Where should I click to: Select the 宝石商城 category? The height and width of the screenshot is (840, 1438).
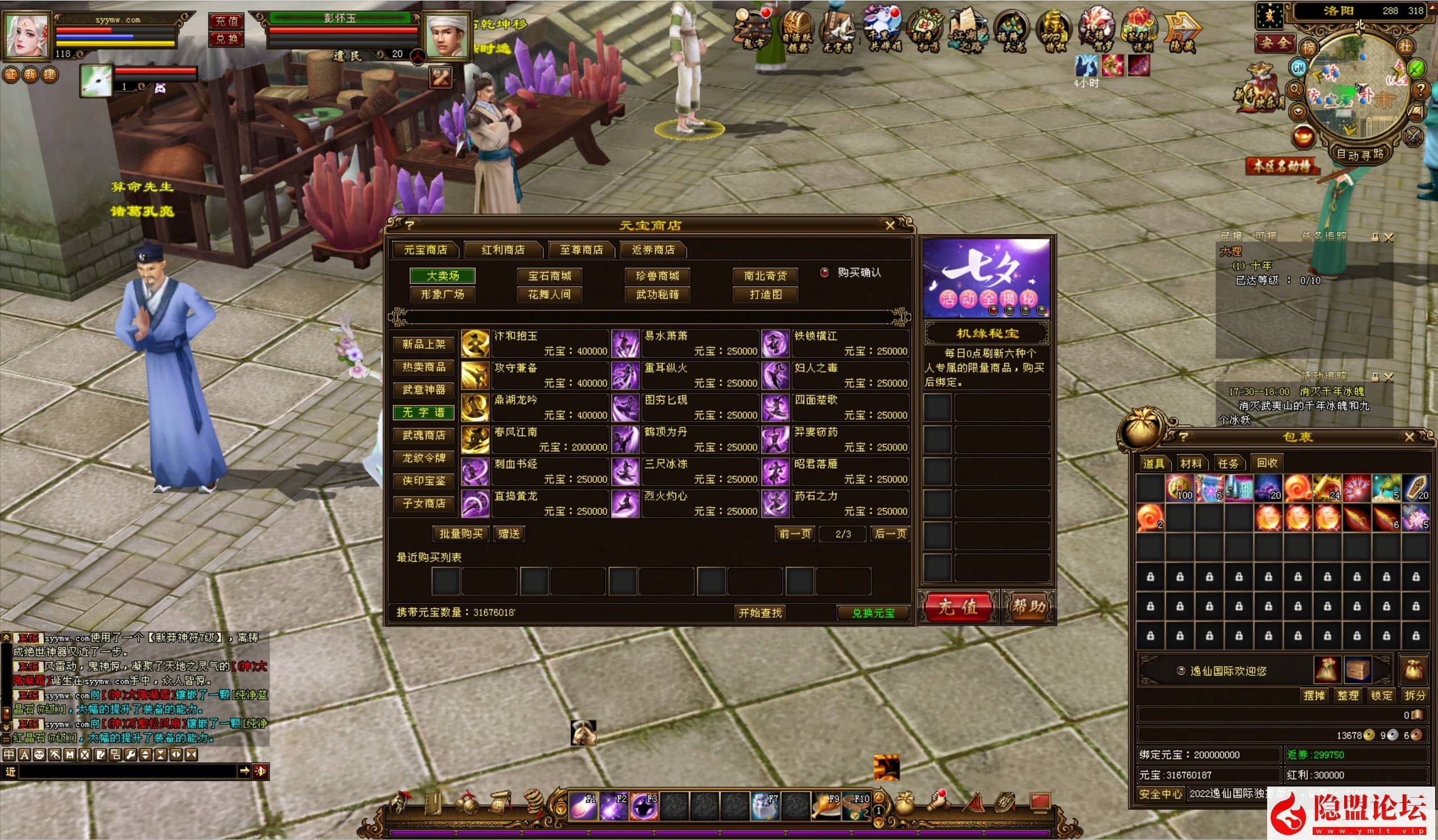[549, 276]
